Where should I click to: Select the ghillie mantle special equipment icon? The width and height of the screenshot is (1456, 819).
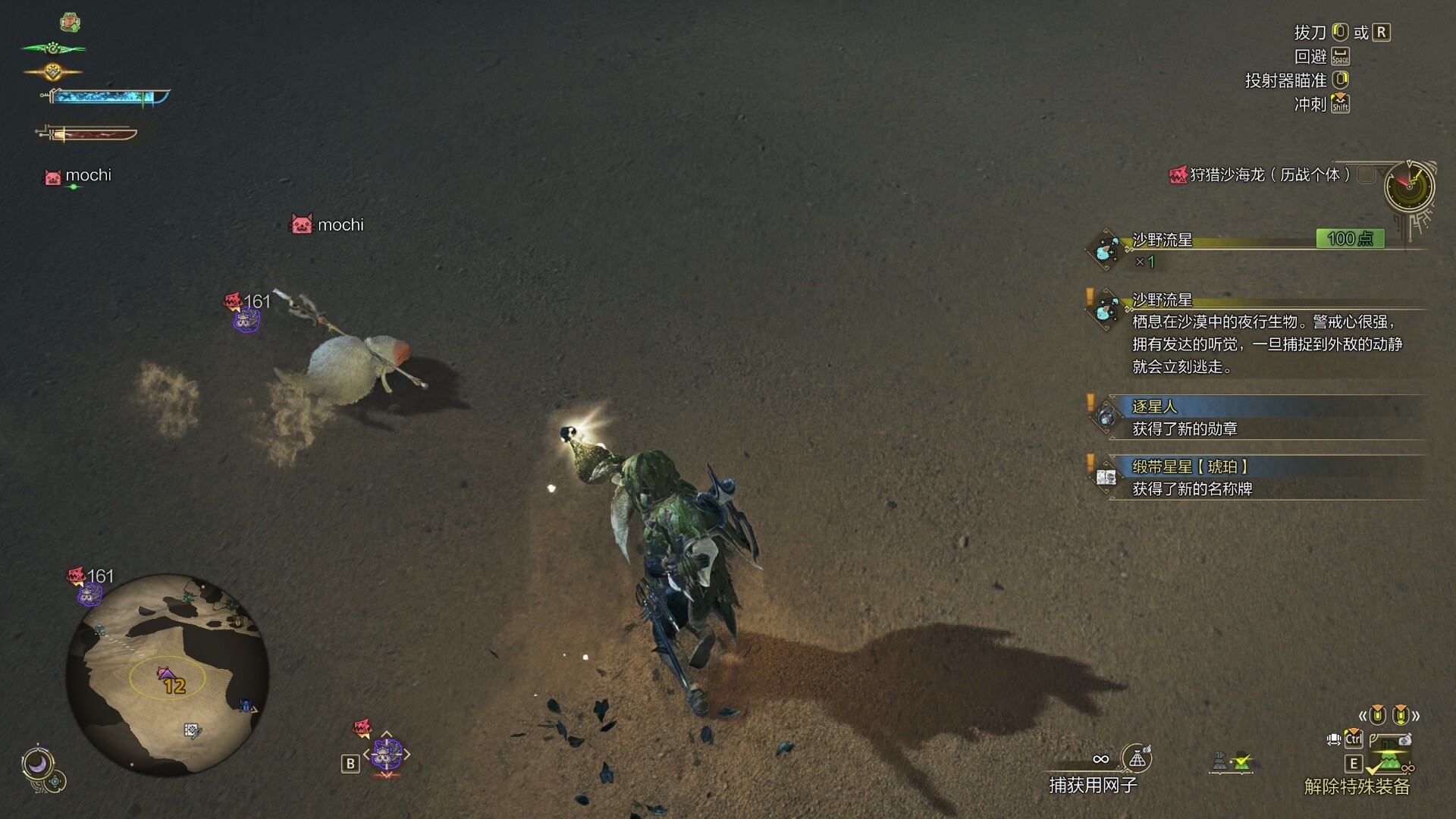[x=1389, y=761]
